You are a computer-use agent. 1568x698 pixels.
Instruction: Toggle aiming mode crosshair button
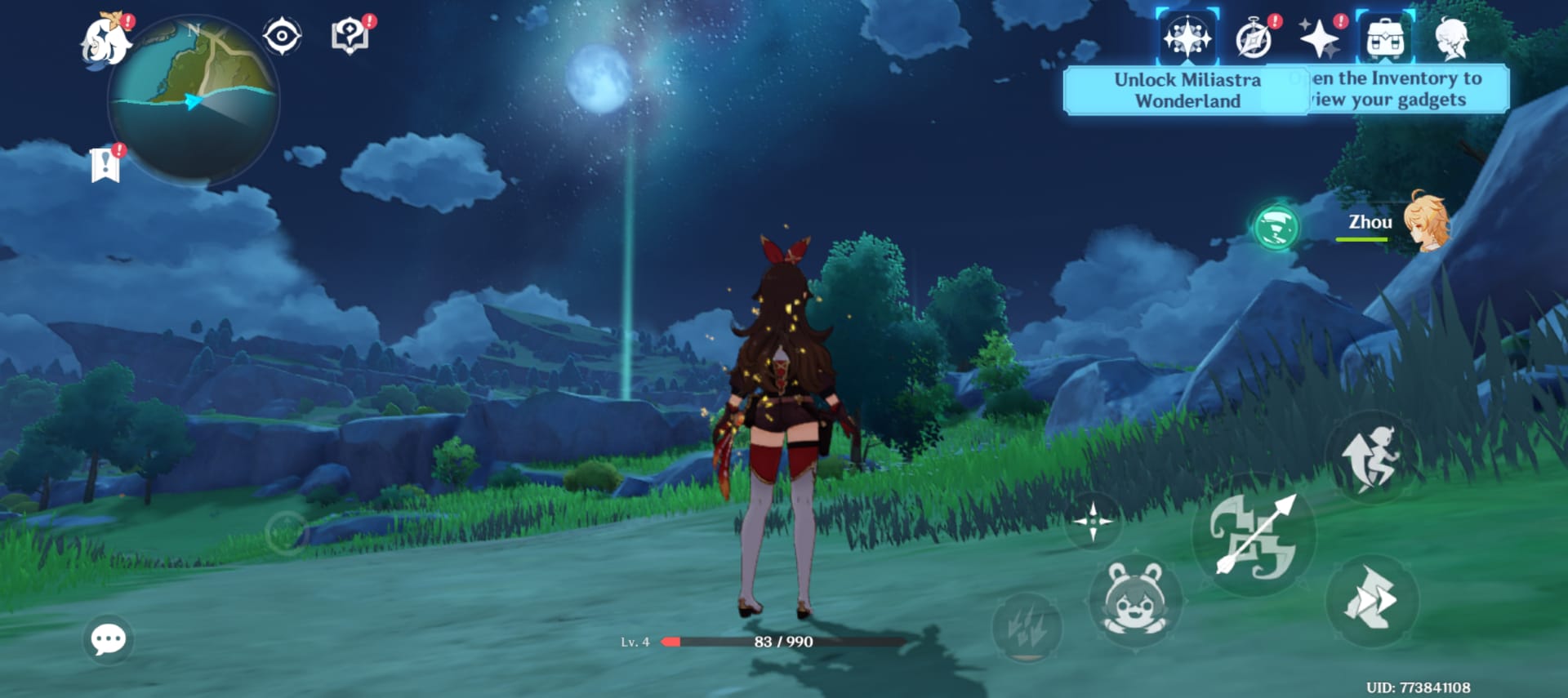(1094, 521)
